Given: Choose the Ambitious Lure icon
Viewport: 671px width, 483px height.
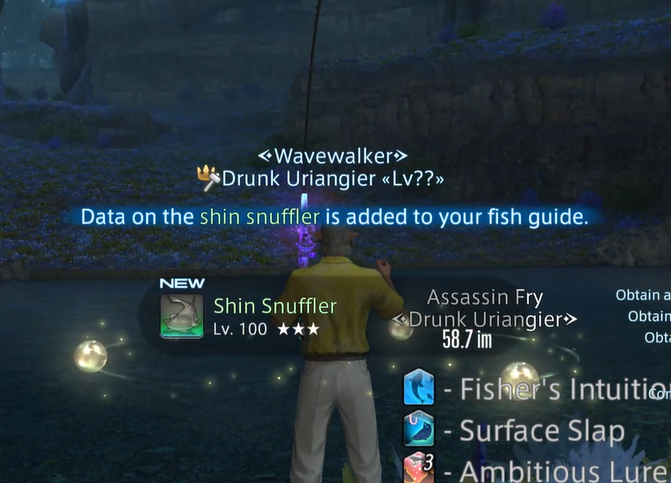Looking at the screenshot, I should tap(418, 468).
